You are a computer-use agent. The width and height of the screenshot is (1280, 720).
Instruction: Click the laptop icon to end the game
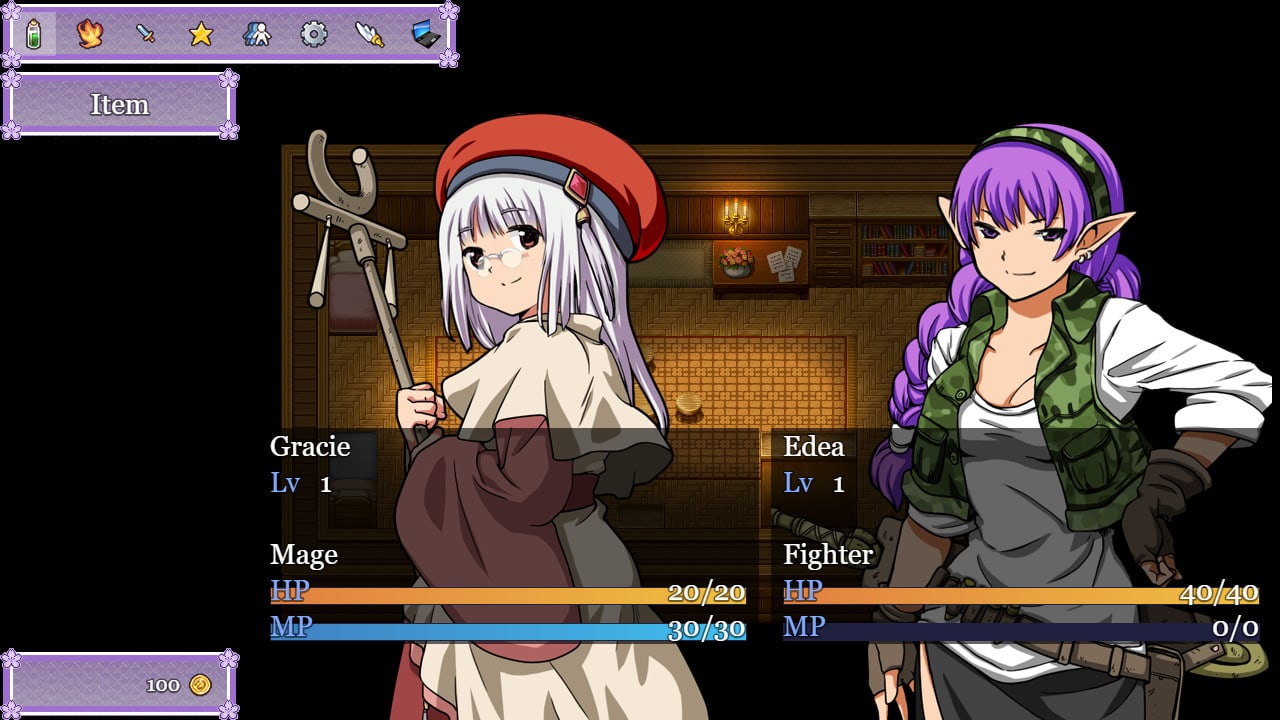426,35
